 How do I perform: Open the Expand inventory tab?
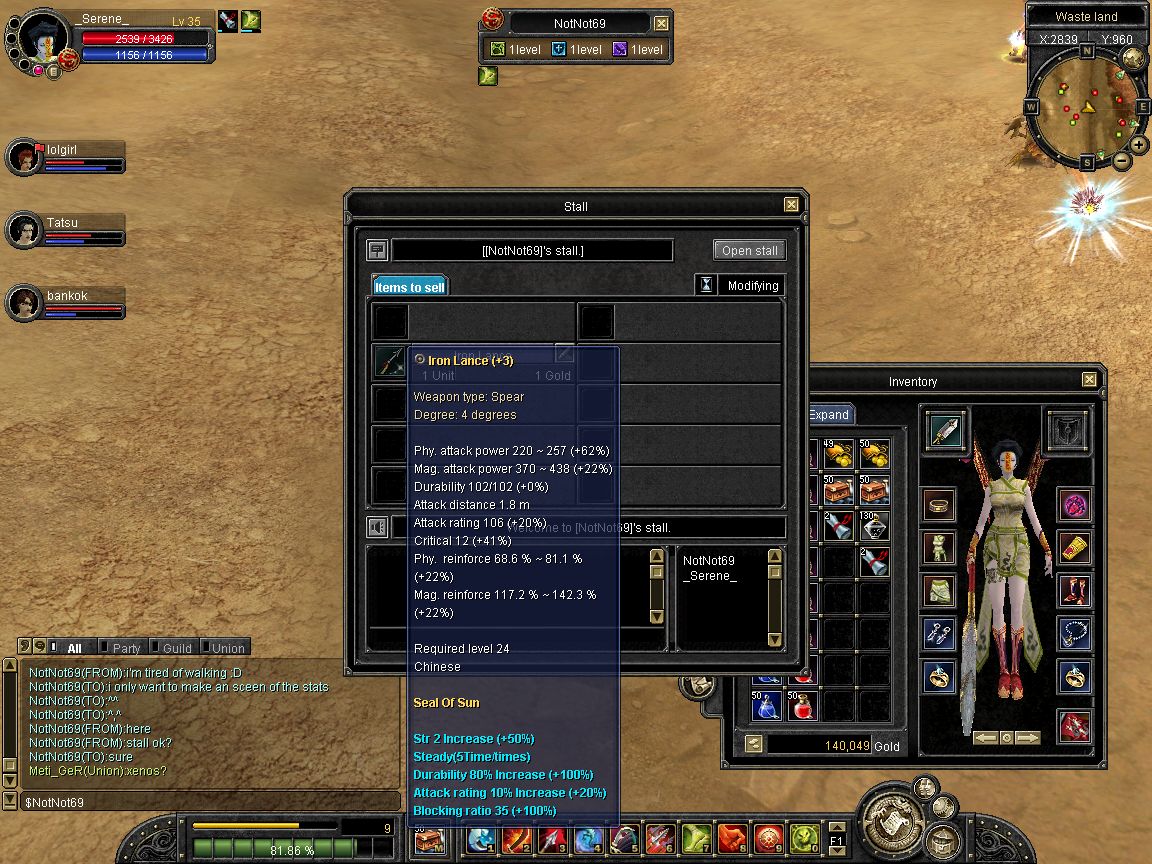[829, 415]
